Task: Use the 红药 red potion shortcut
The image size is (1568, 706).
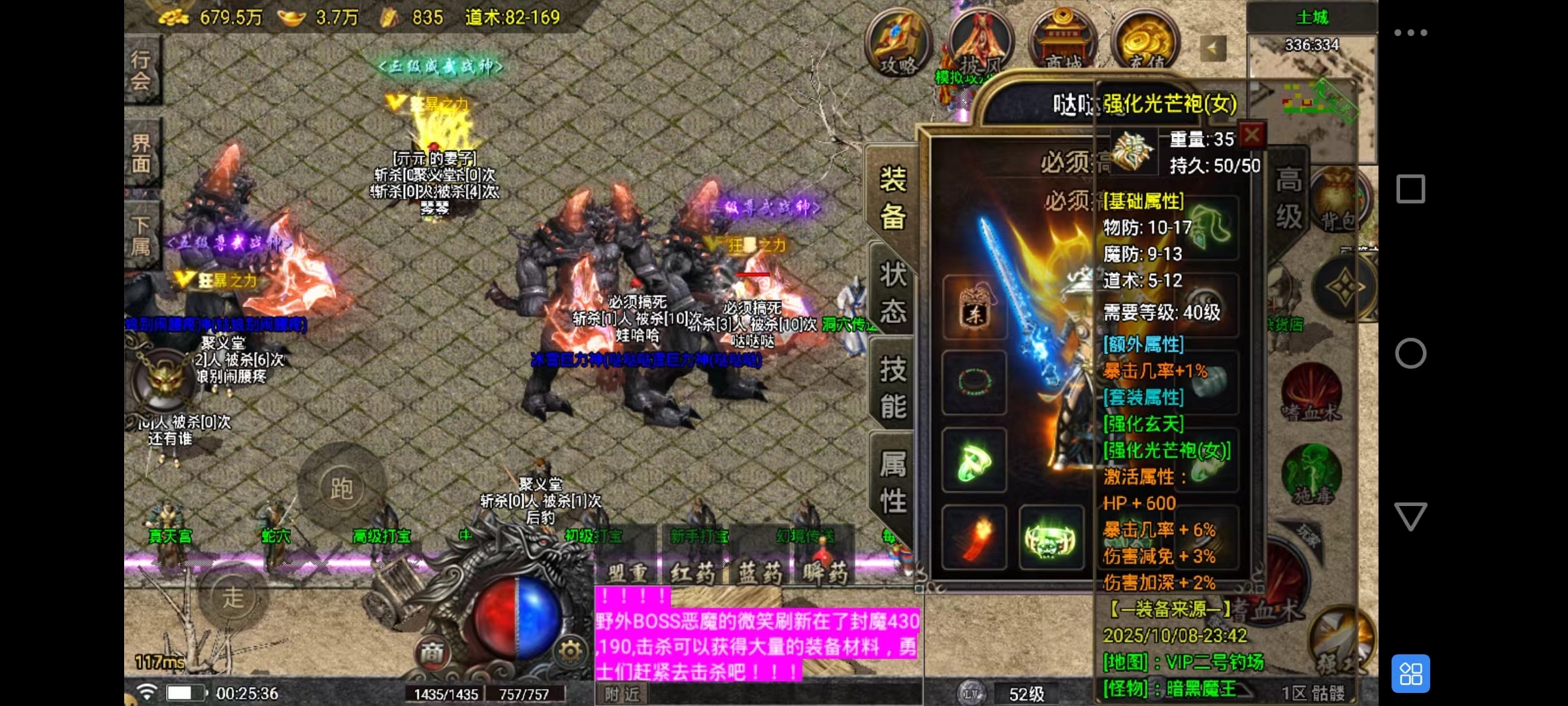Action: tap(694, 573)
